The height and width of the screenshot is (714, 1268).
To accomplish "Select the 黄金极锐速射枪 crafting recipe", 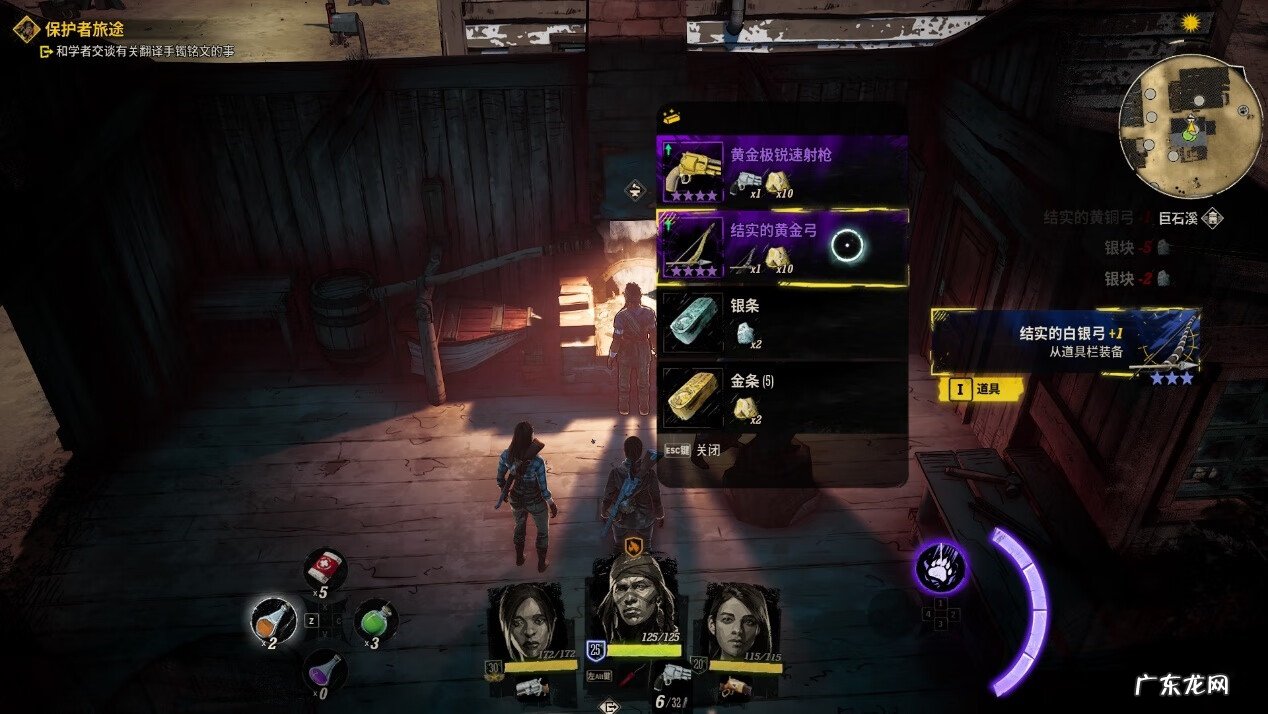I will (782, 171).
